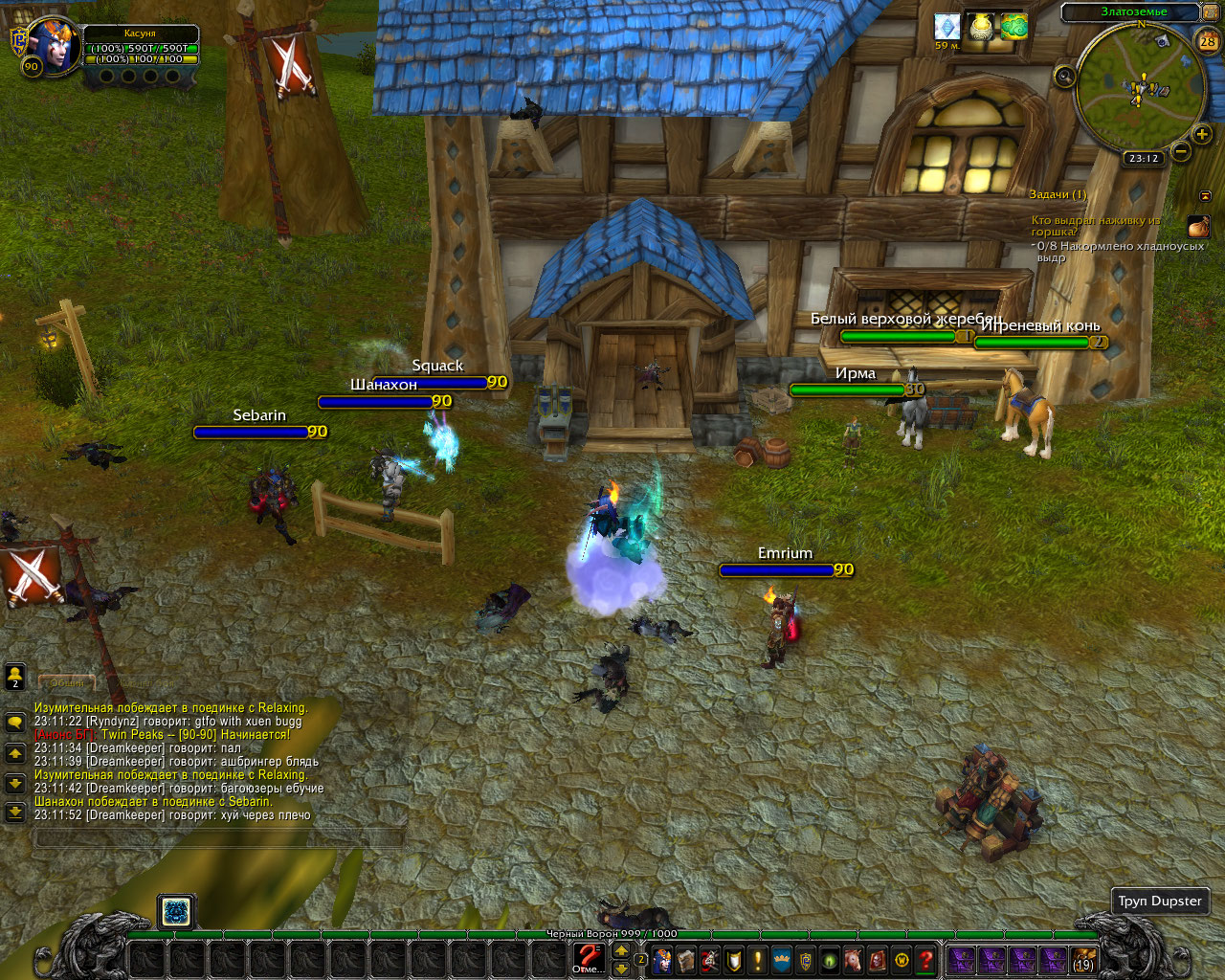Screen dimensions: 1225x980
Task: Click the minimap zoom-in plus button
Action: point(1202,134)
